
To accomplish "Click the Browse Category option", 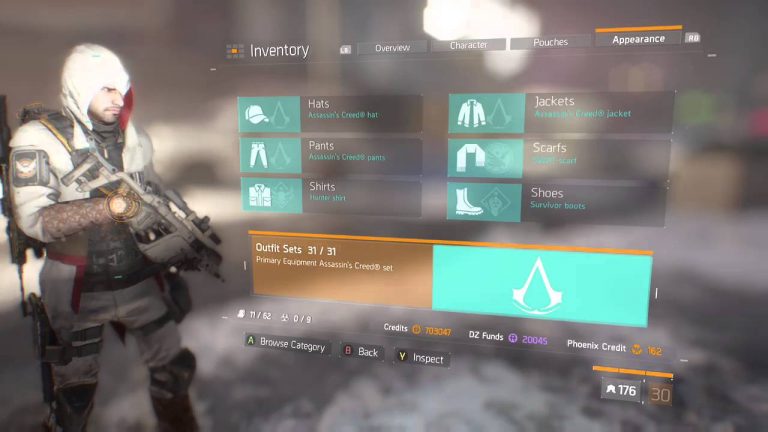I will coord(286,345).
